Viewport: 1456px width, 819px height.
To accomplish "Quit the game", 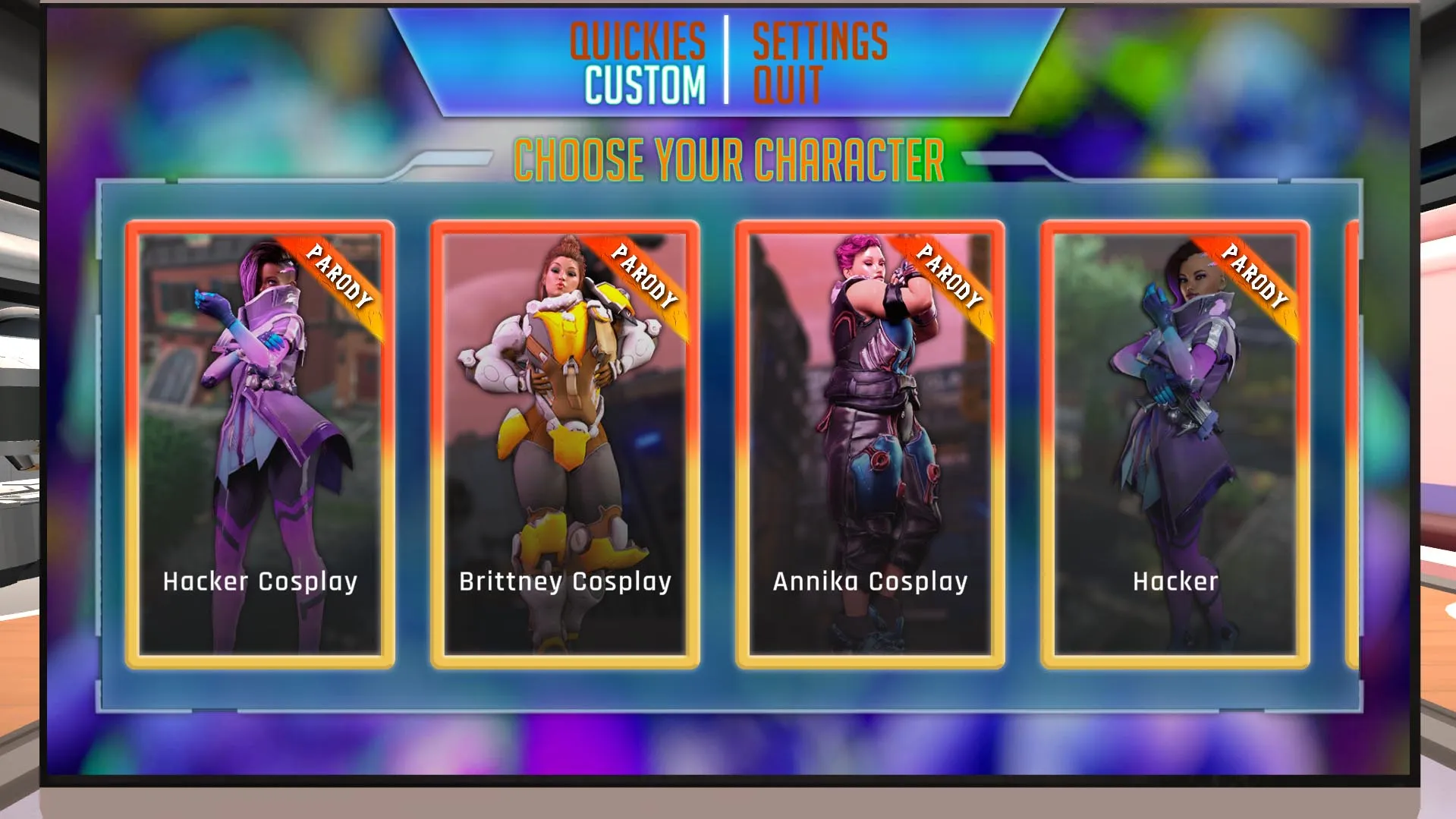I will tap(787, 84).
